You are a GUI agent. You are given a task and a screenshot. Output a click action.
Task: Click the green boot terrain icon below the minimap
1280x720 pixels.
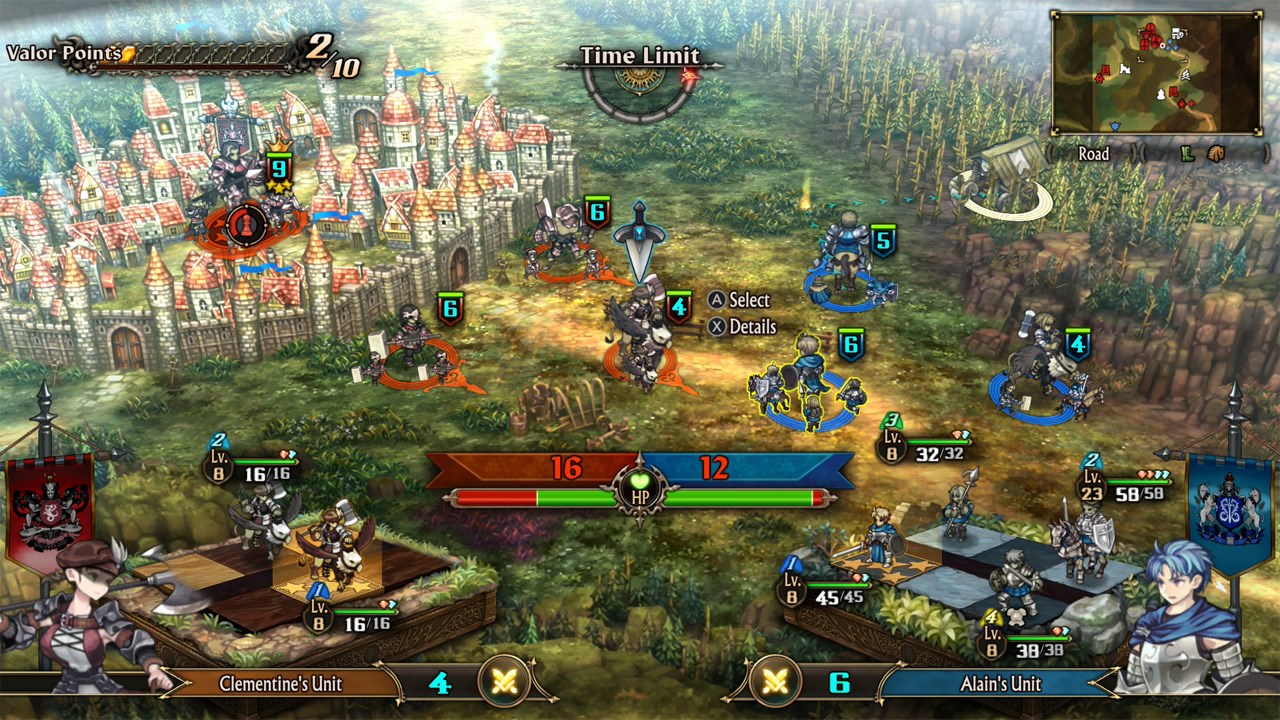pos(1187,153)
